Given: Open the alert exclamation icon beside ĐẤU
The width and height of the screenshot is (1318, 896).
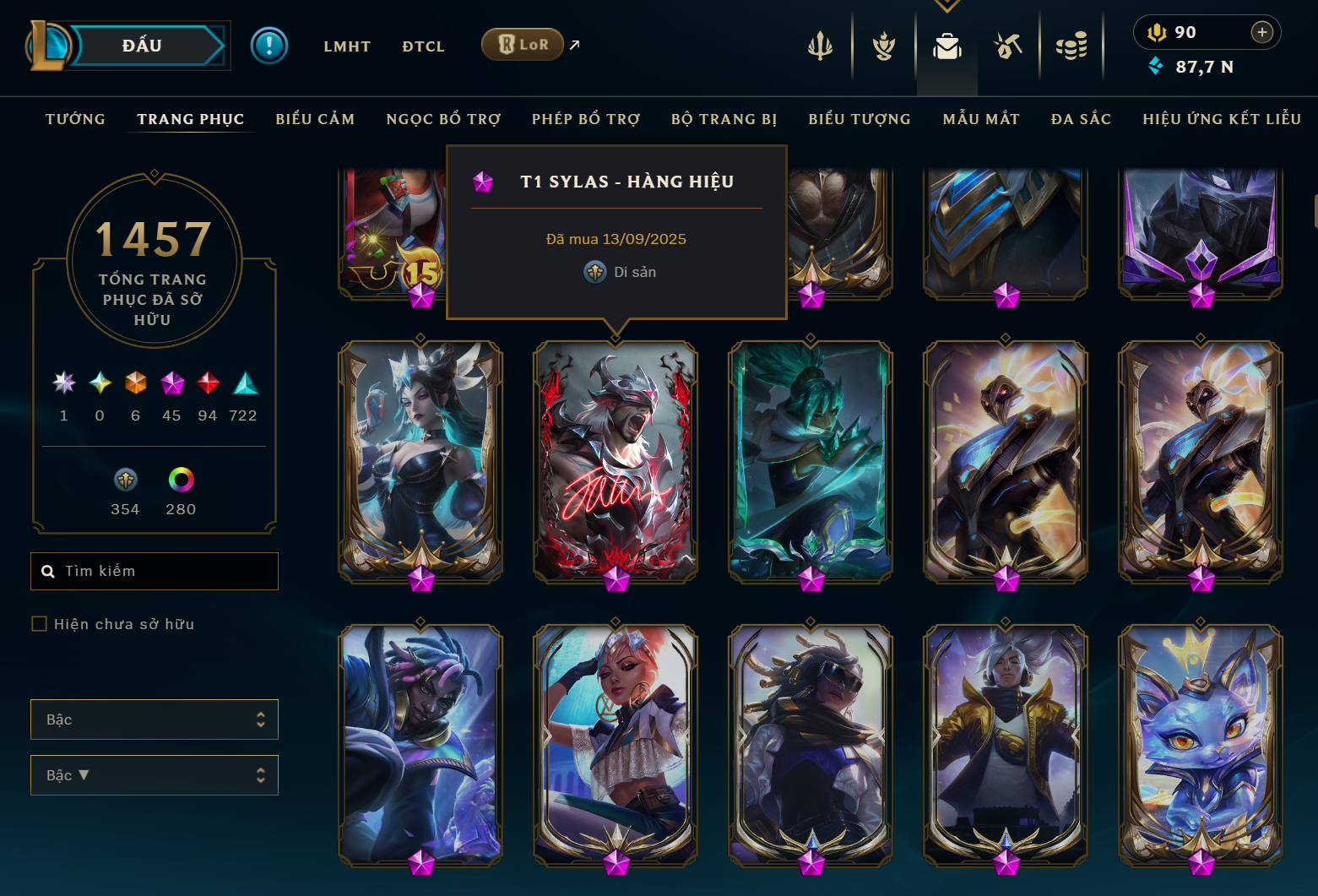Looking at the screenshot, I should pyautogui.click(x=268, y=45).
